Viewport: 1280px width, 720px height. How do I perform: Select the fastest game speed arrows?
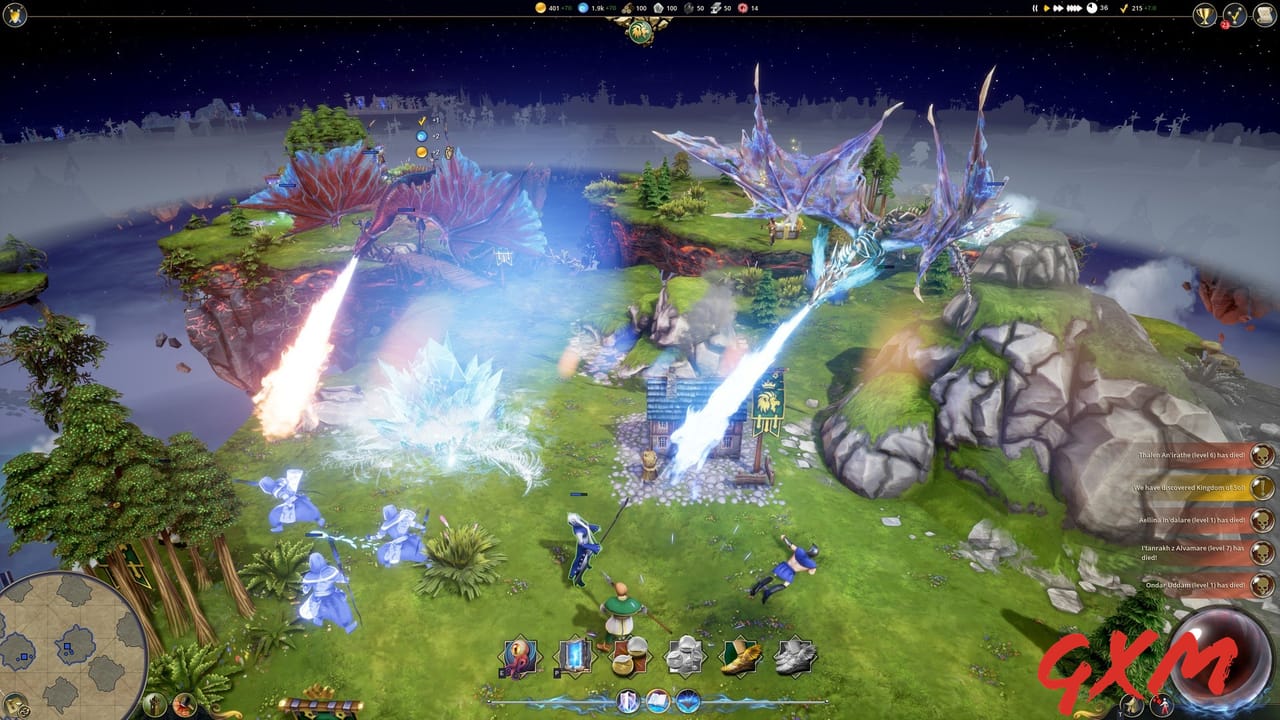tap(1073, 8)
